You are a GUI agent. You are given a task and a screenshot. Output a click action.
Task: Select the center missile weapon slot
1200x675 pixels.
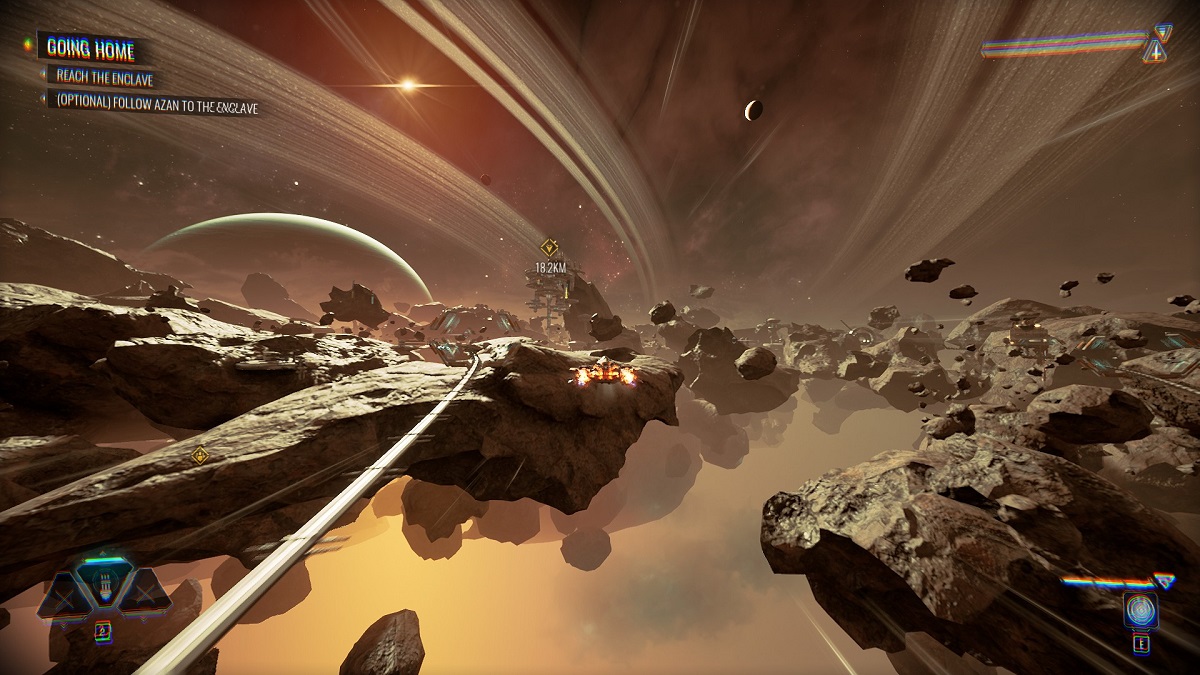click(x=103, y=587)
